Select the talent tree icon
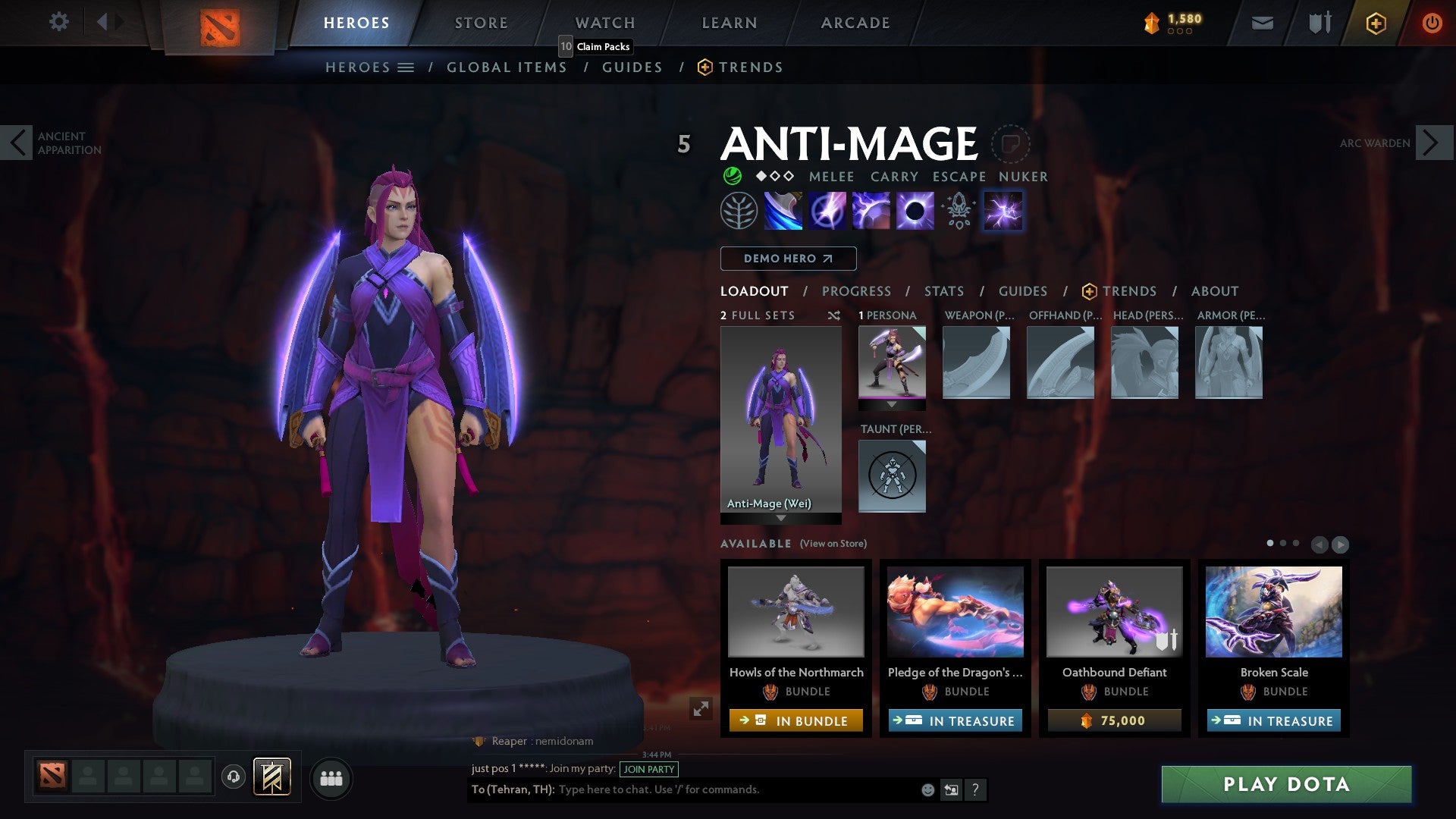Screen dimensions: 1456x819 pos(739,210)
